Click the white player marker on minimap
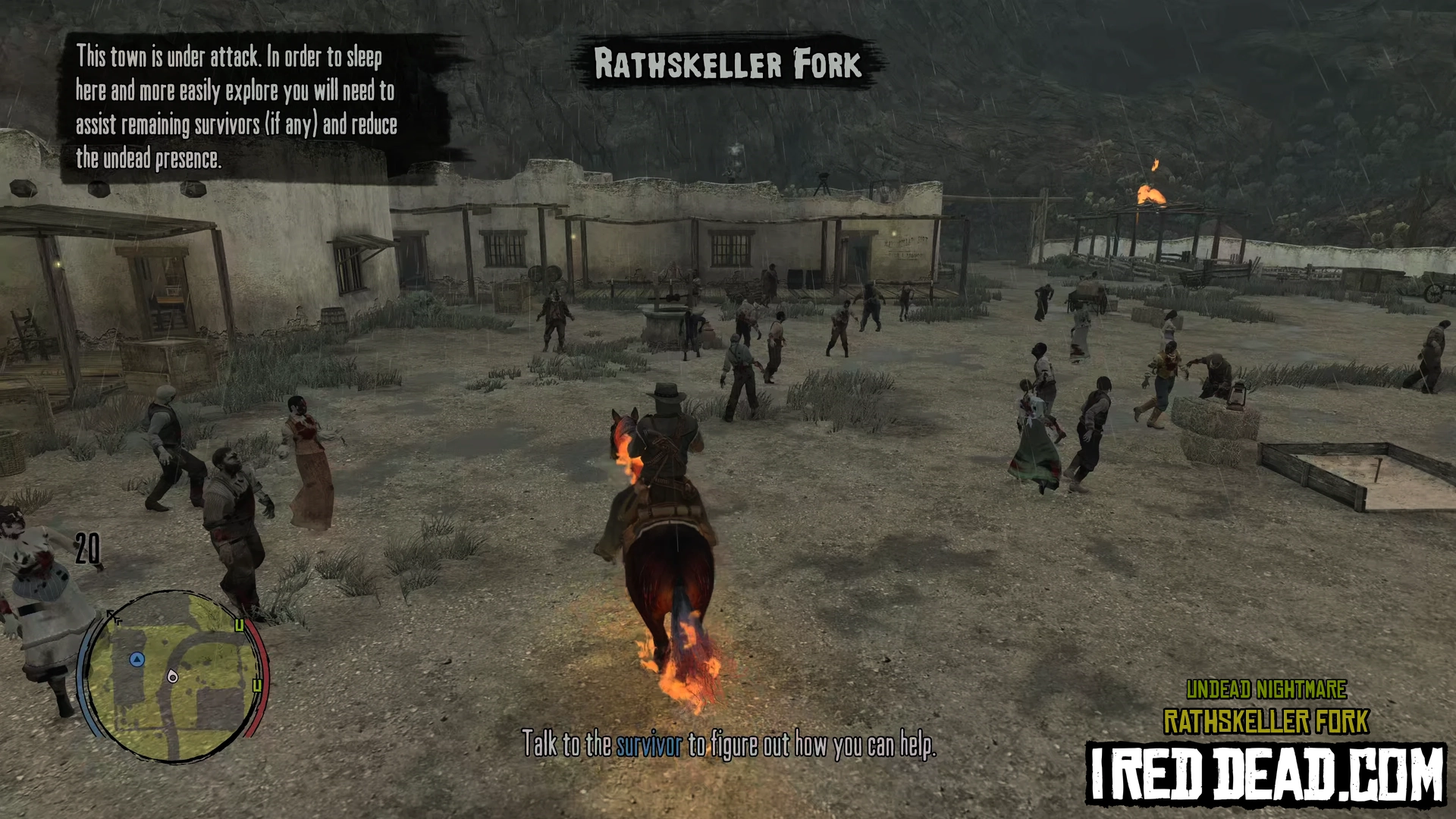 [173, 676]
